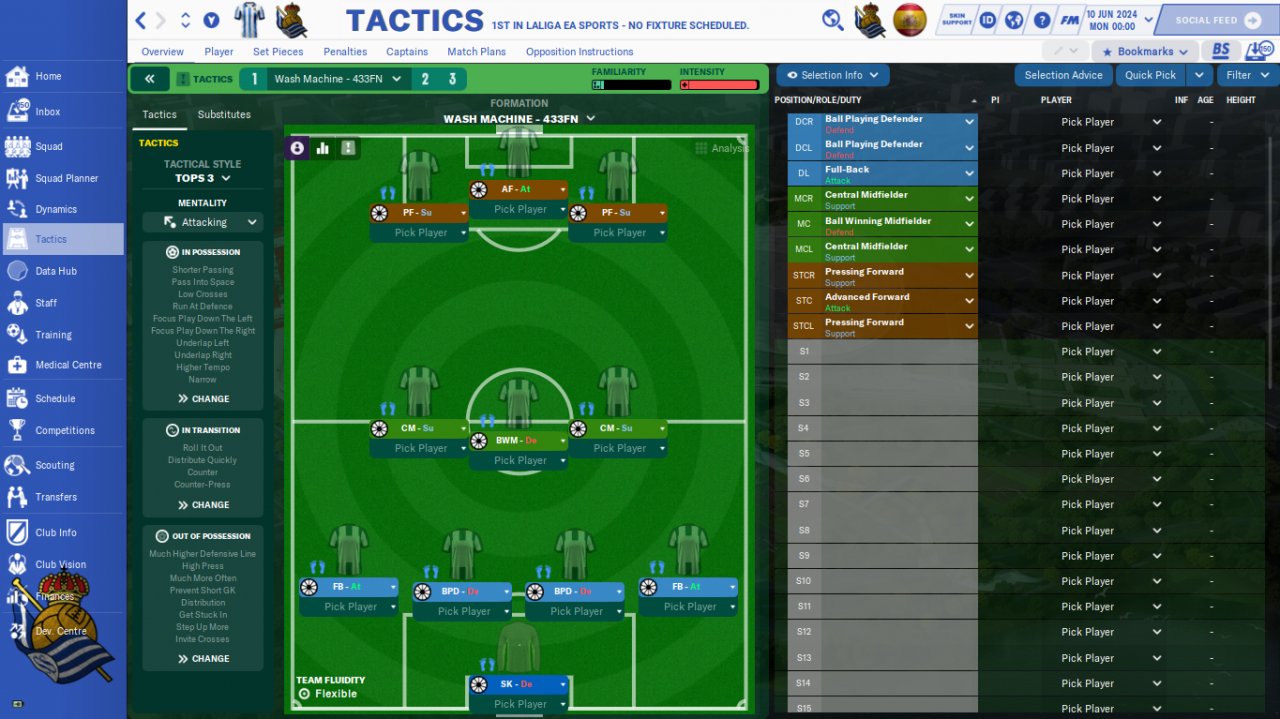Open the Scouting section
Screen dimensions: 1280x719
(x=54, y=465)
